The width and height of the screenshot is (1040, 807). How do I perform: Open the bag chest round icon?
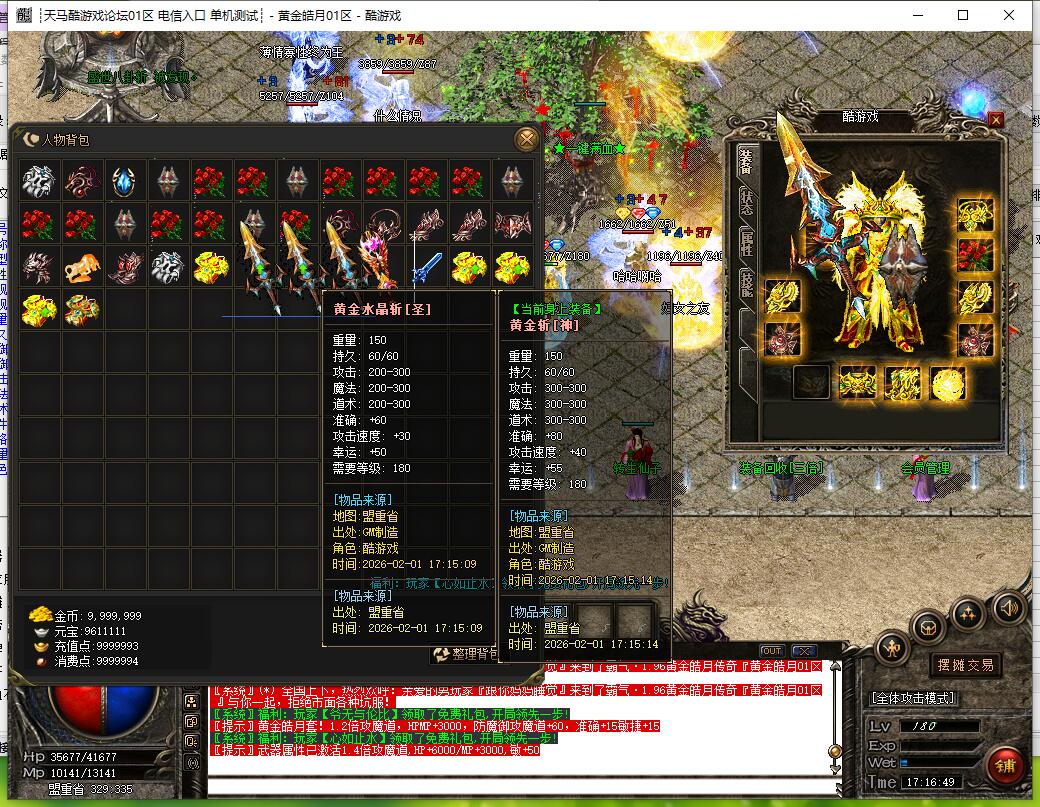[930, 628]
